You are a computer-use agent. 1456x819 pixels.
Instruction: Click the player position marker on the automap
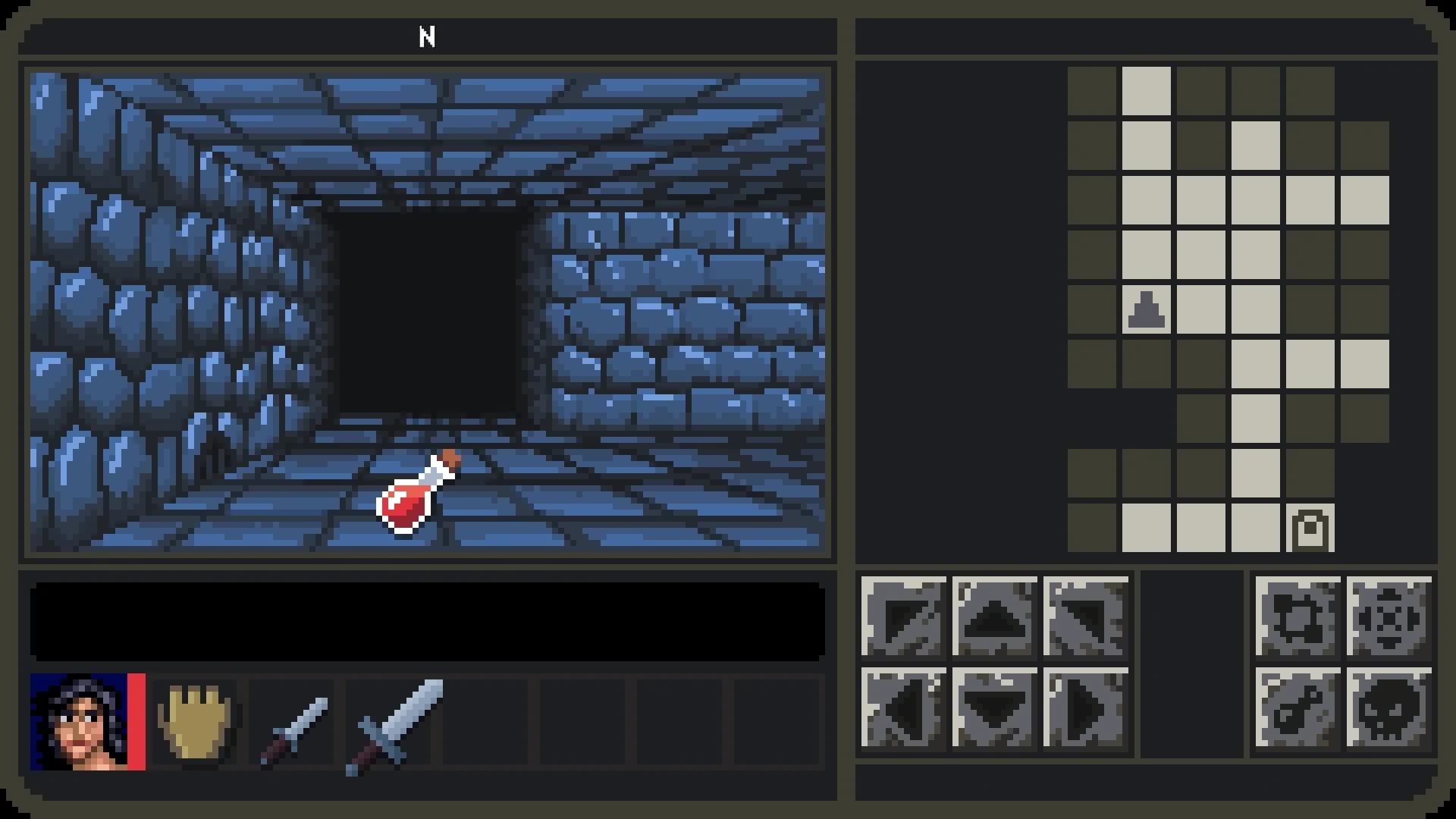click(1145, 309)
